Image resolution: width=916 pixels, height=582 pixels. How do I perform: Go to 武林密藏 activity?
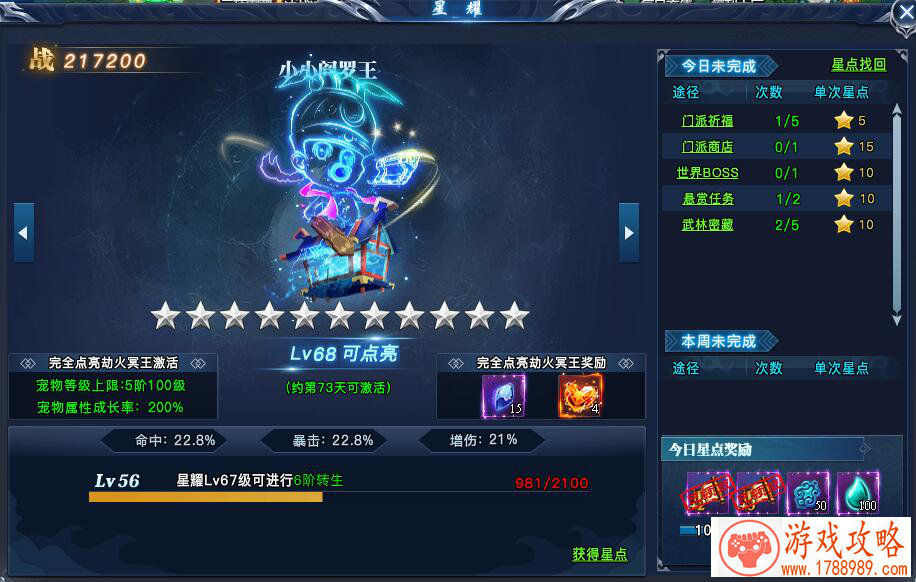coord(707,225)
